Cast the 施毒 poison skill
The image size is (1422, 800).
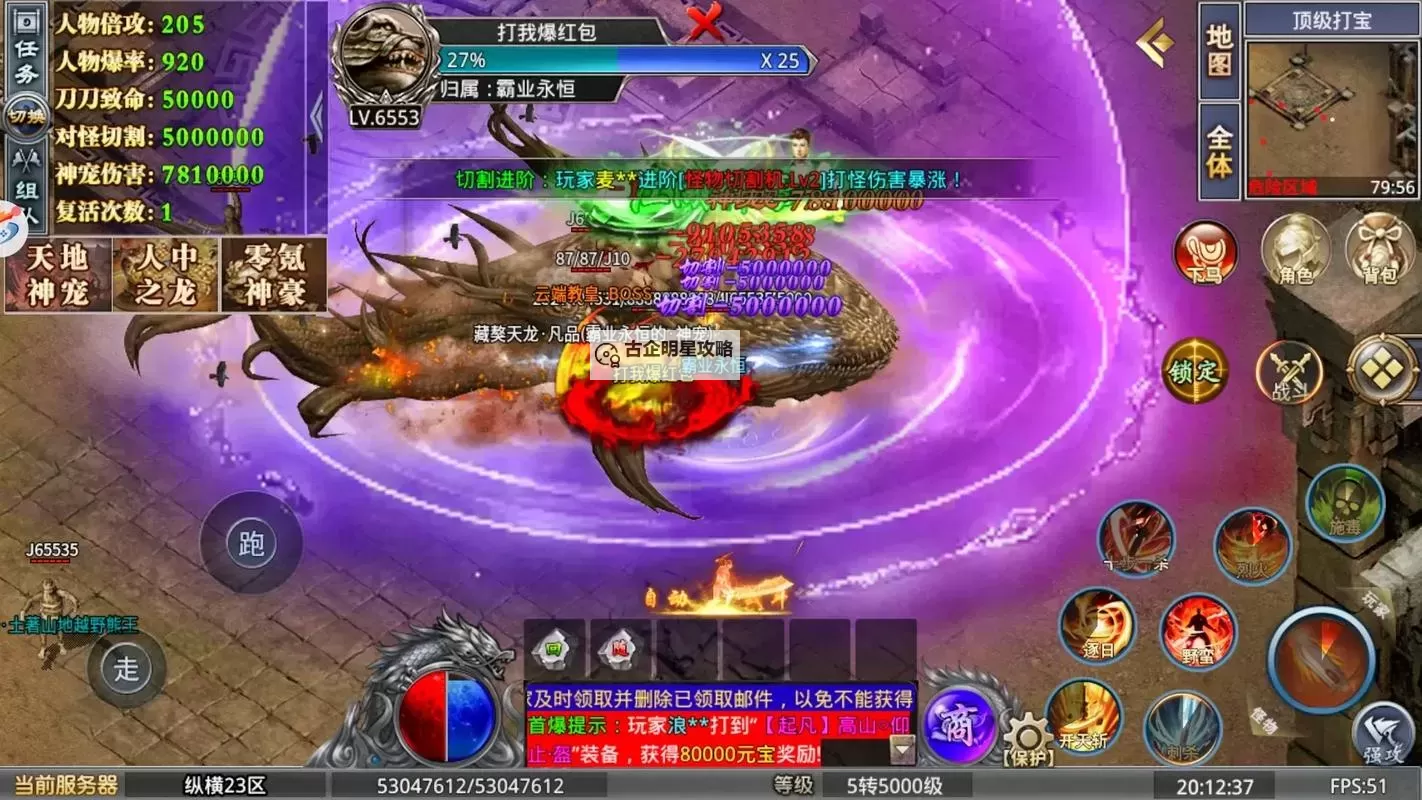coord(1345,505)
